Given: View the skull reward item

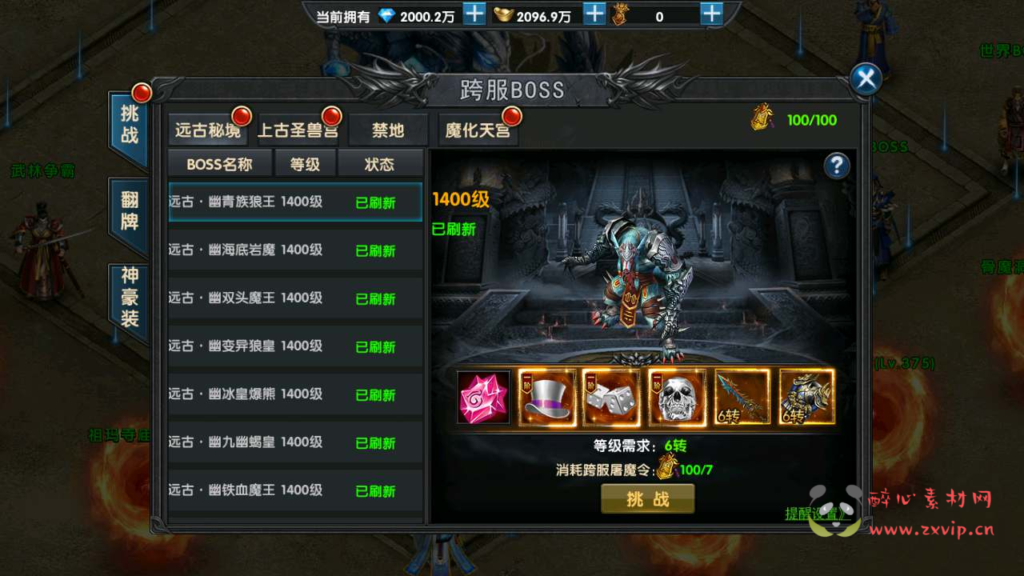Looking at the screenshot, I should pyautogui.click(x=677, y=397).
